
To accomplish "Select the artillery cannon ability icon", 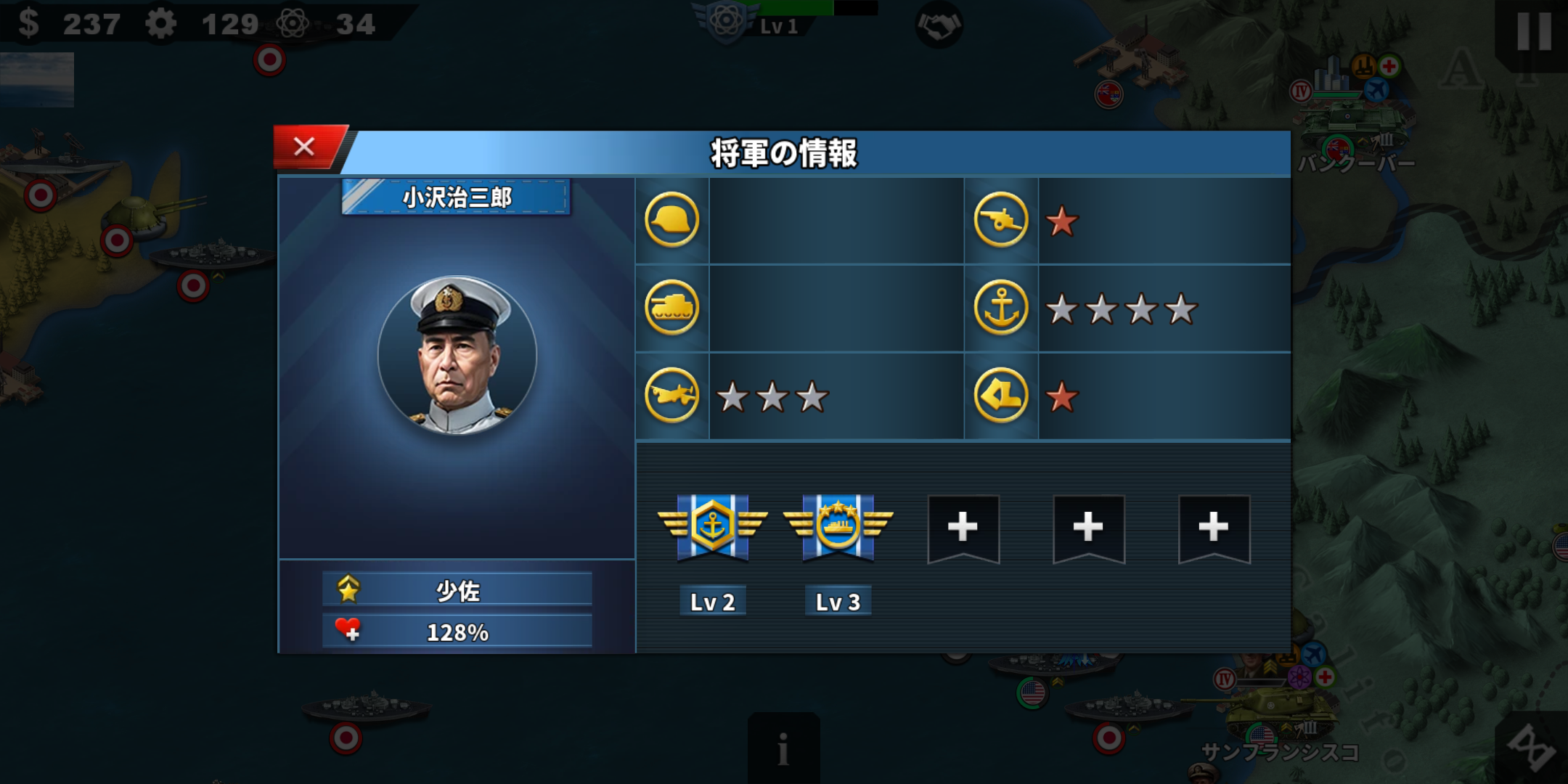I will click(1000, 220).
